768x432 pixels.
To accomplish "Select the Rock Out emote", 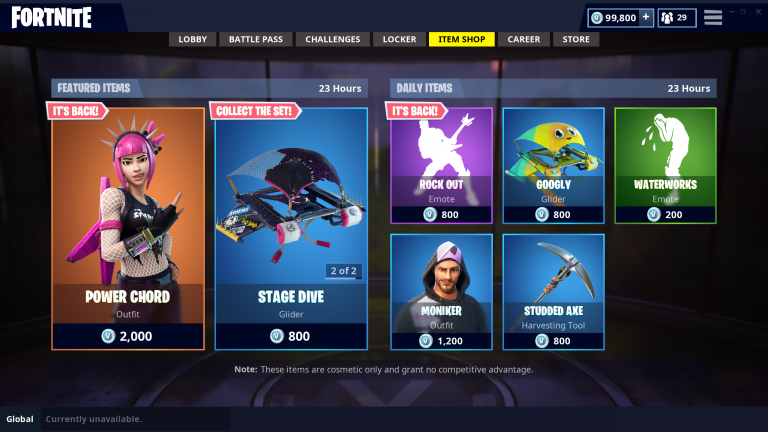I will coord(441,165).
